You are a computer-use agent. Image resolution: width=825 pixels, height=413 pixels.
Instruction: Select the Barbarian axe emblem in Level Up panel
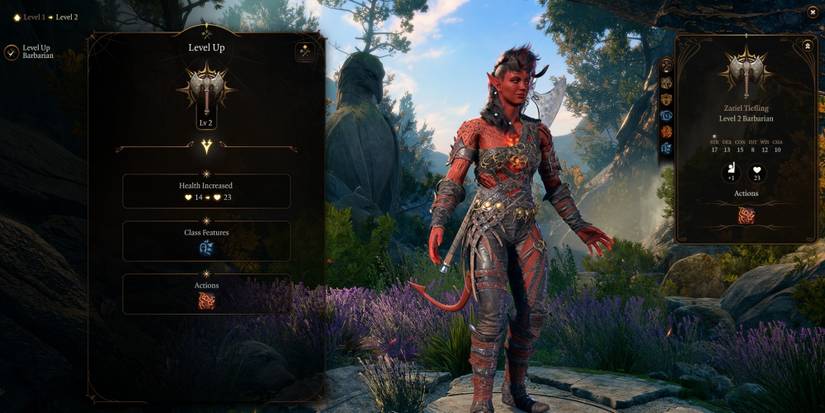pyautogui.click(x=206, y=88)
